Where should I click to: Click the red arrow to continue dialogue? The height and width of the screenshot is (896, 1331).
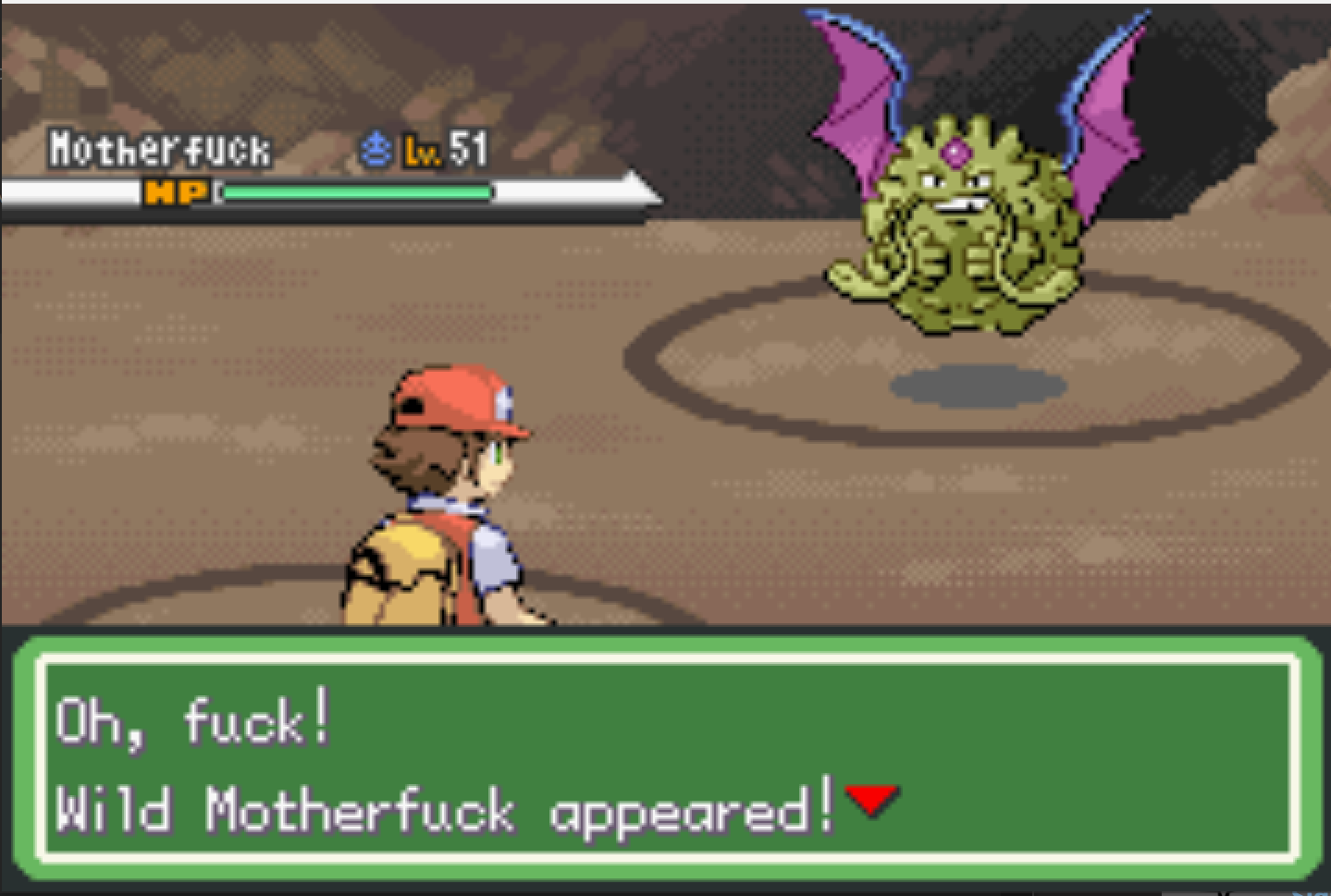click(870, 799)
